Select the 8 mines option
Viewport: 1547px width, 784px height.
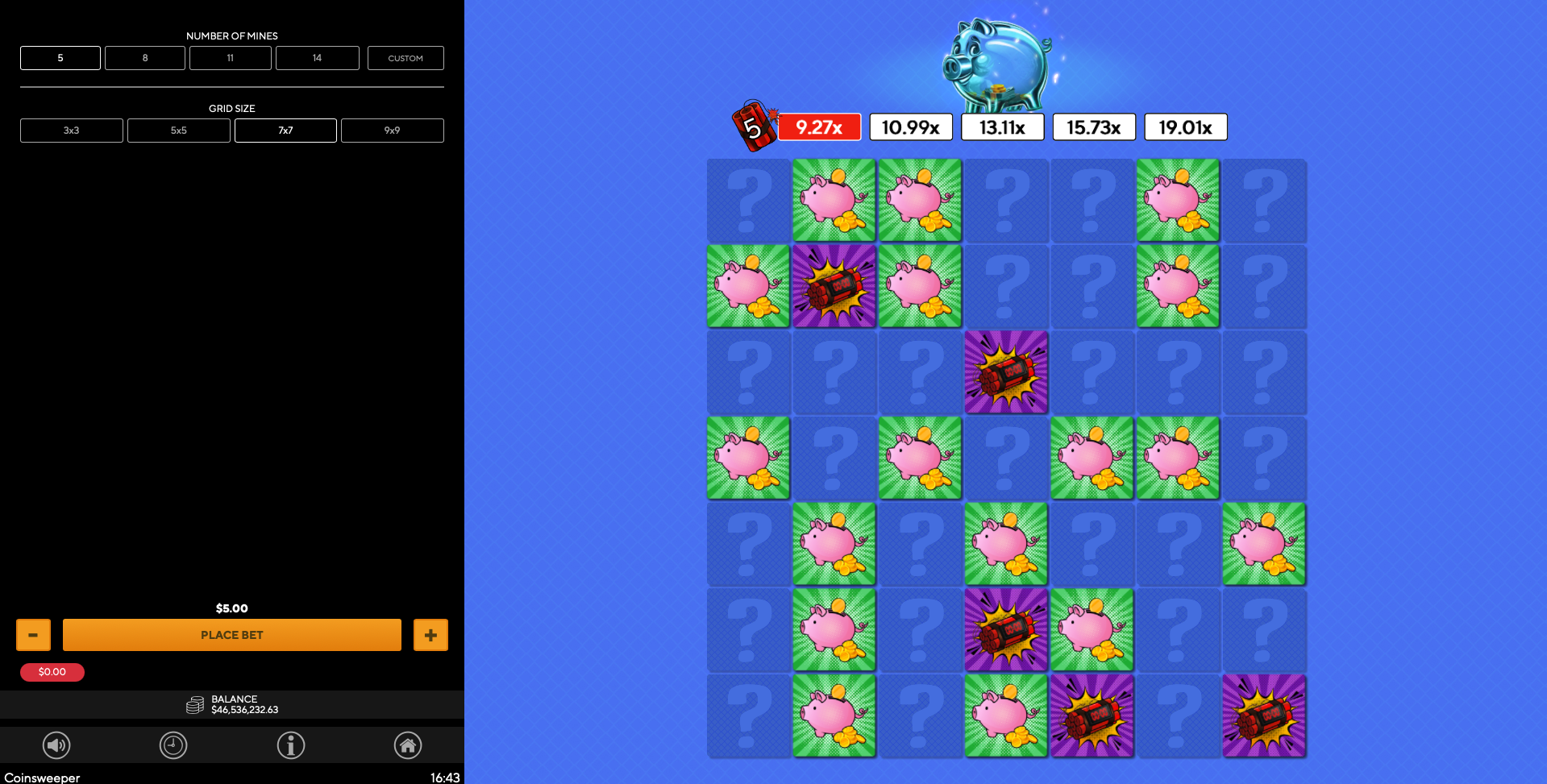click(x=144, y=57)
